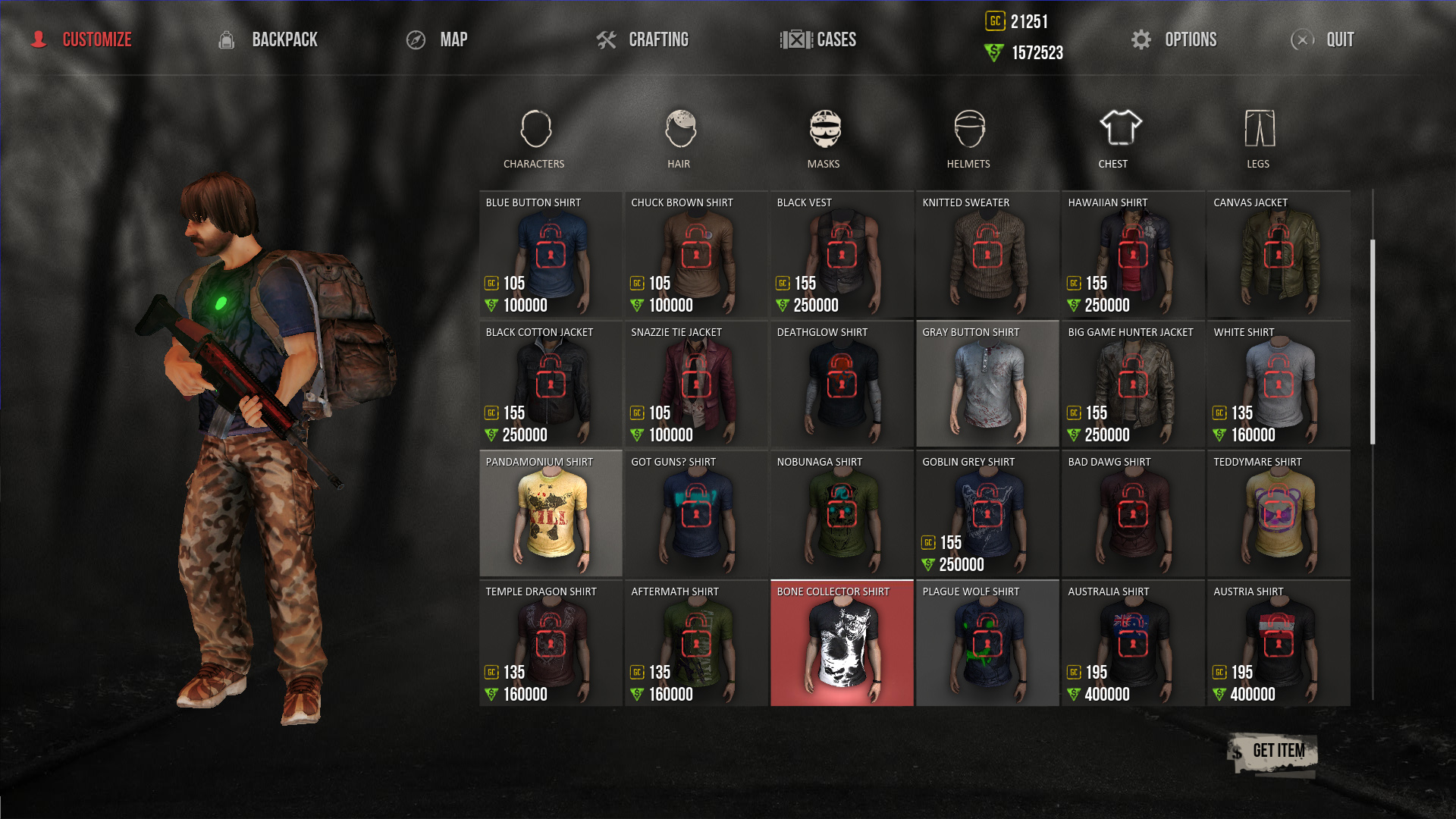Click the Crafting wrench icon
The image size is (1456, 819).
click(606, 39)
